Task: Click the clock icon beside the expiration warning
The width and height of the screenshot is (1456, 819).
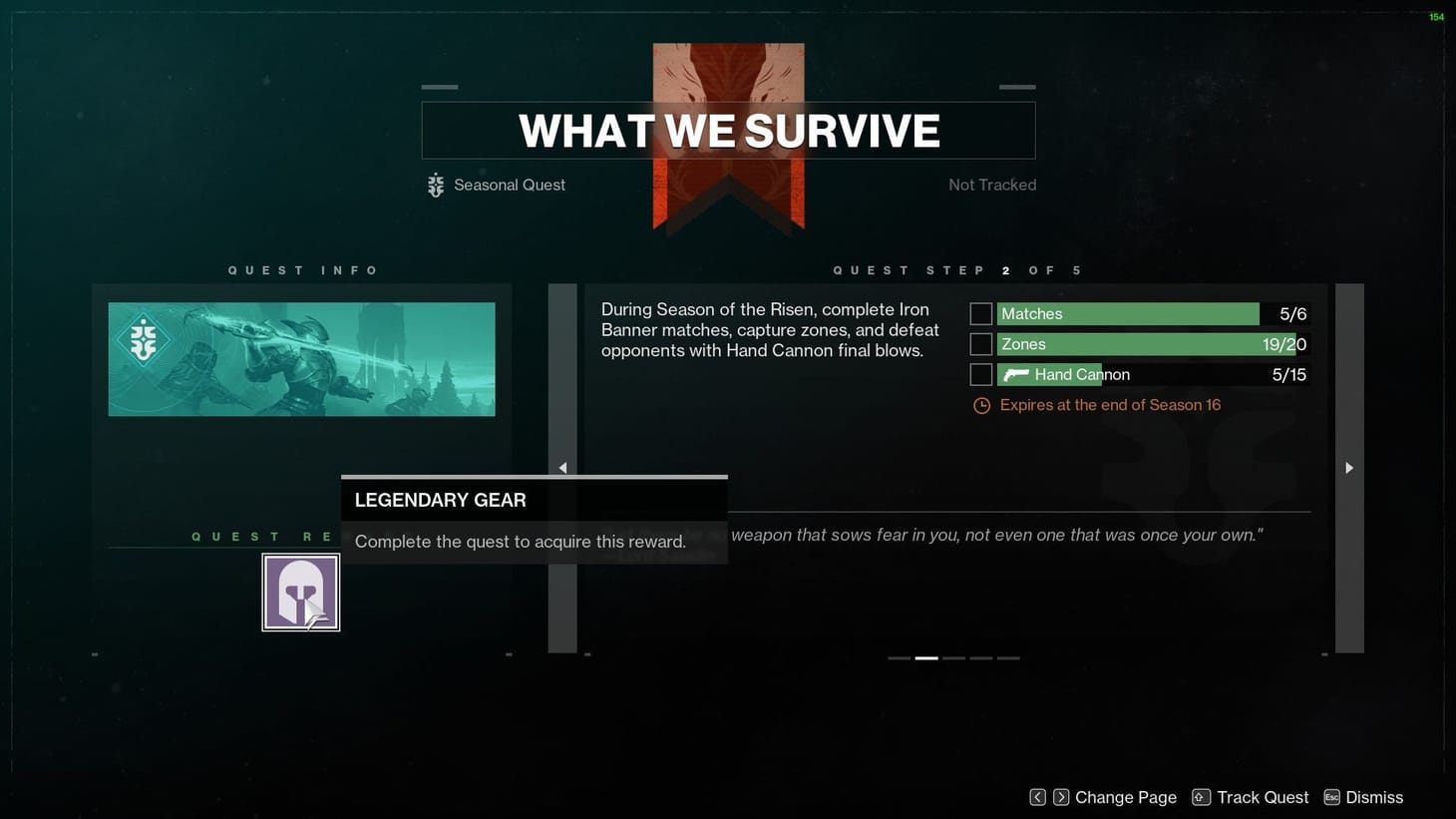Action: [x=980, y=405]
